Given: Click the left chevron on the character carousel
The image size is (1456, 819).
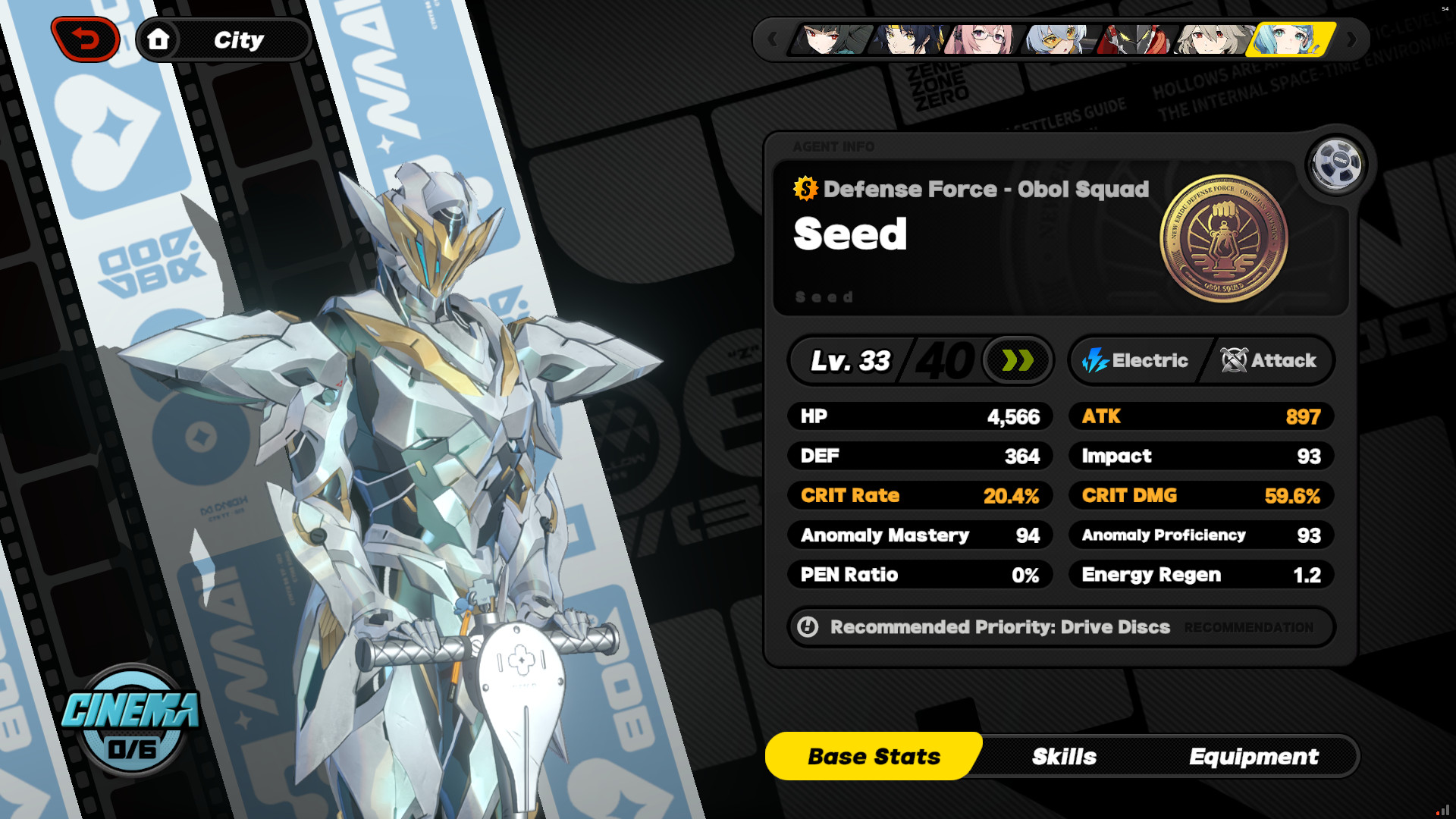Looking at the screenshot, I should 773,40.
